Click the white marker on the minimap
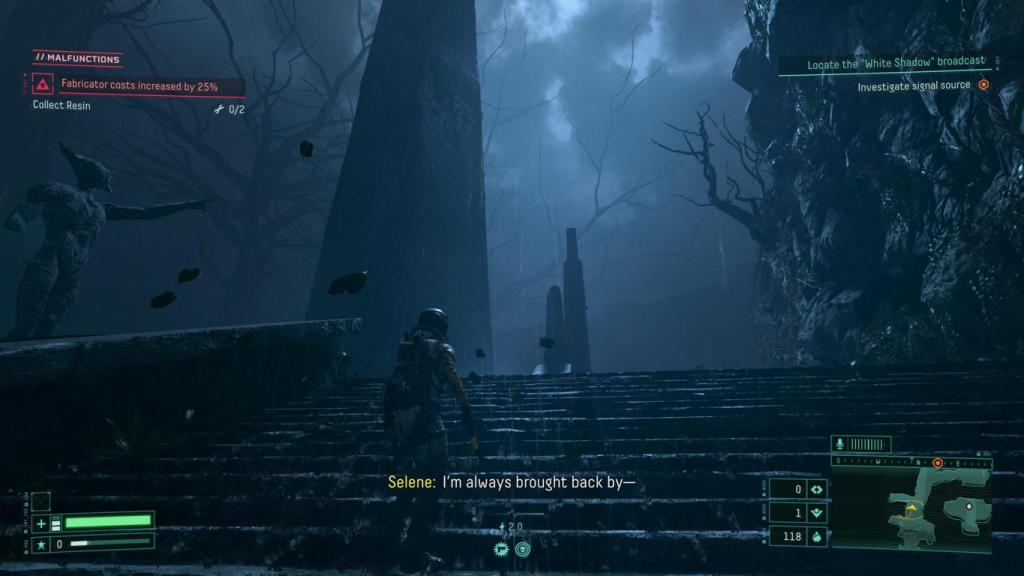 [967, 506]
